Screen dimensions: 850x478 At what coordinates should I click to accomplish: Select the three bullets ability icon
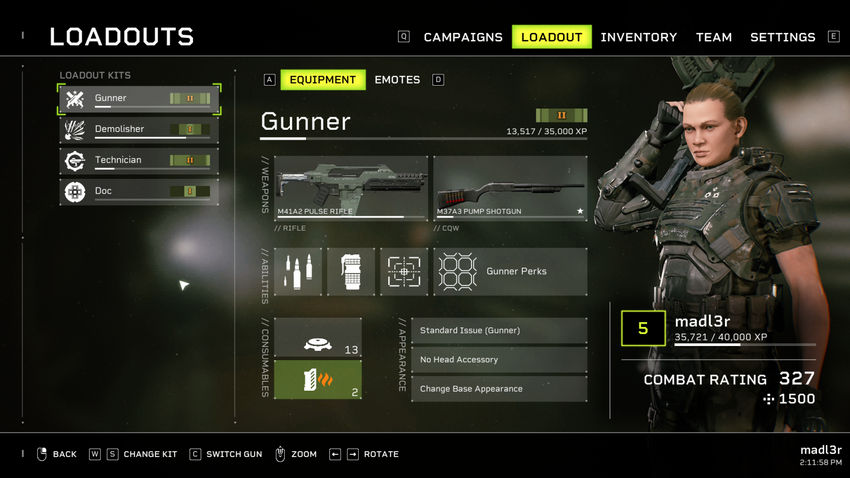coord(298,272)
